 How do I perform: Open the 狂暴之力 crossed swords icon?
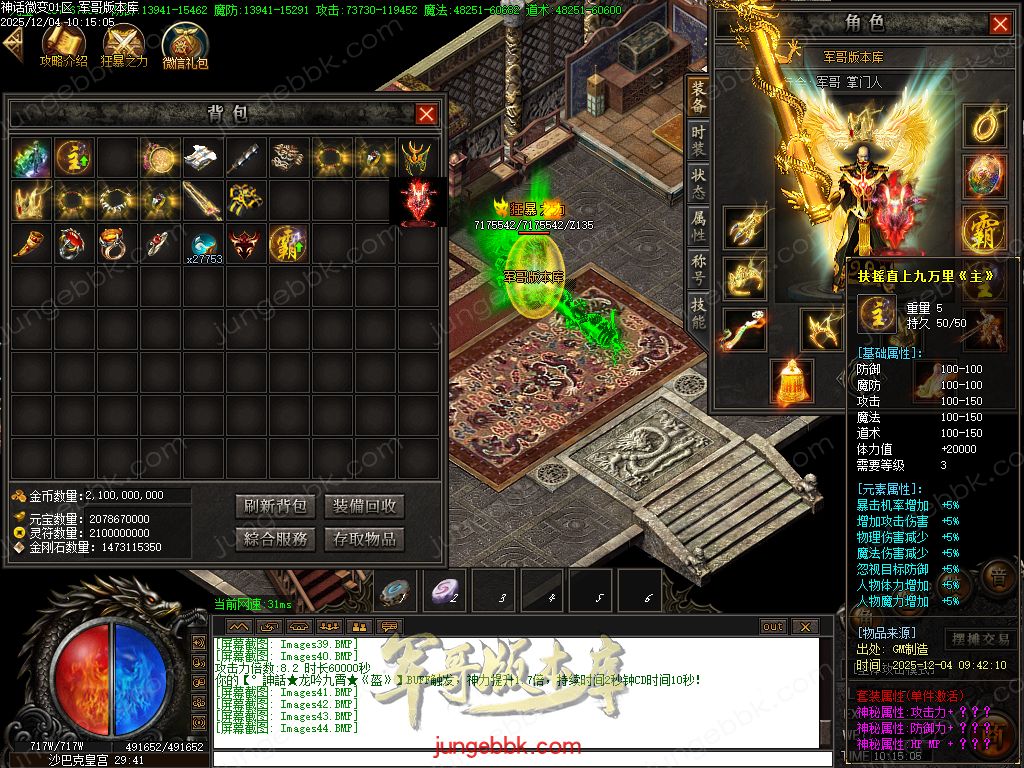pos(125,43)
